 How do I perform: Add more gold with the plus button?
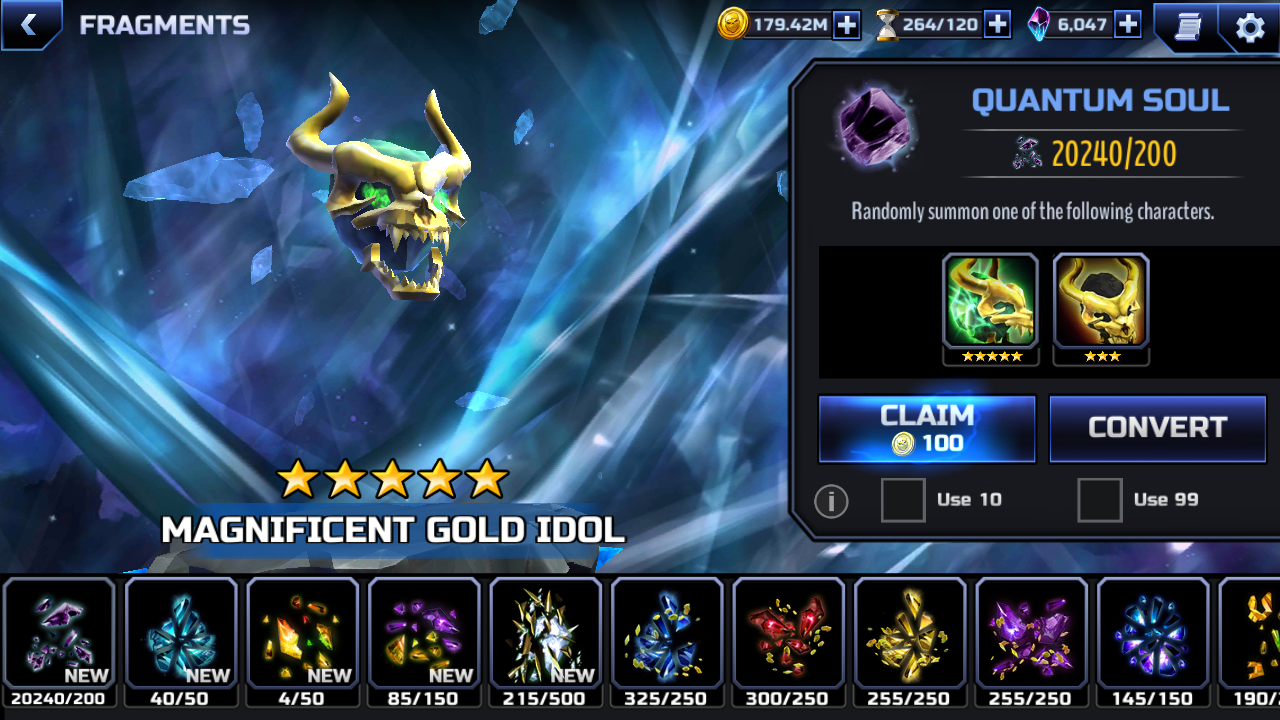click(x=846, y=25)
